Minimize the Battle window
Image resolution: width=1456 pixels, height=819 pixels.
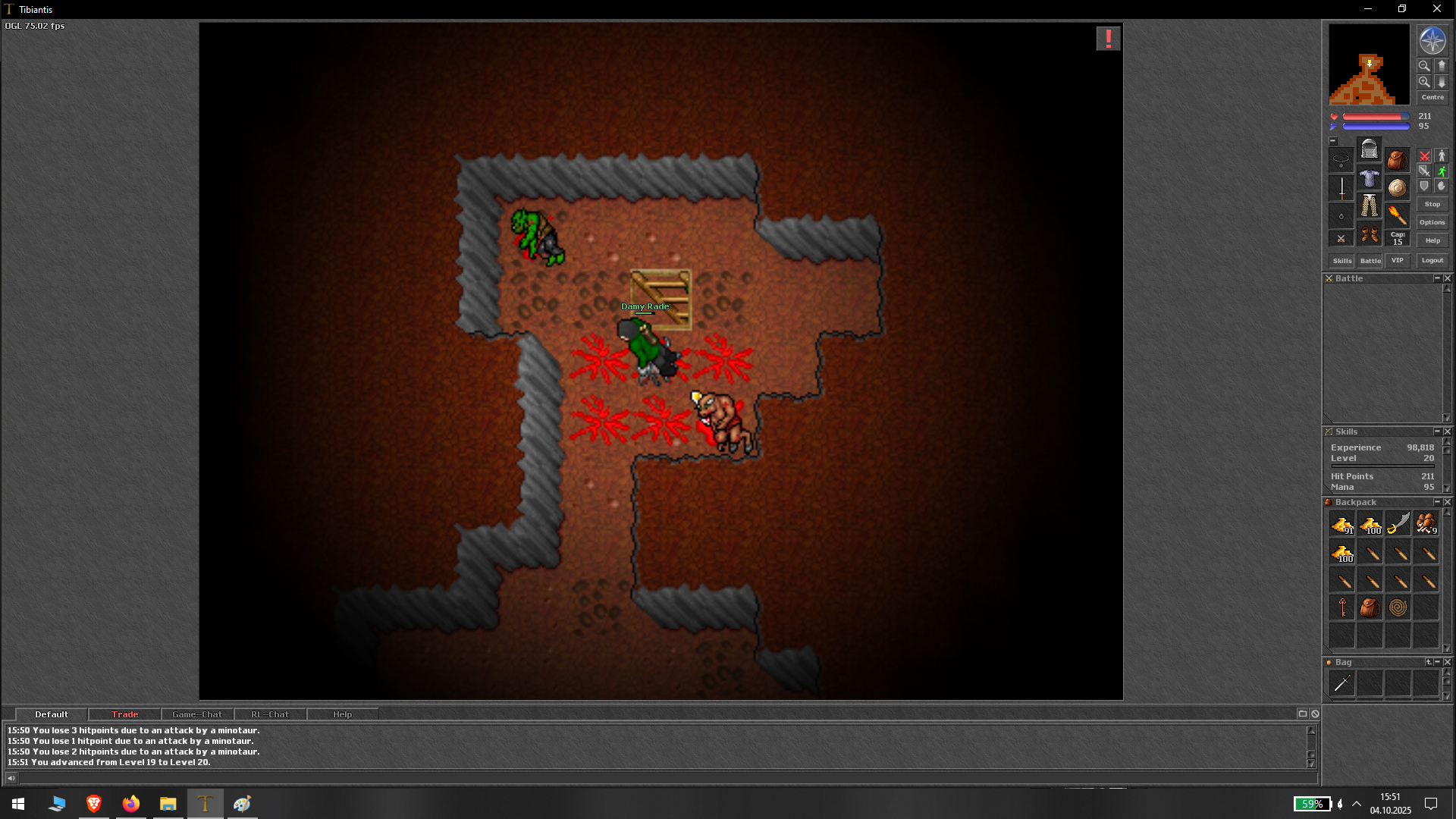point(1437,278)
